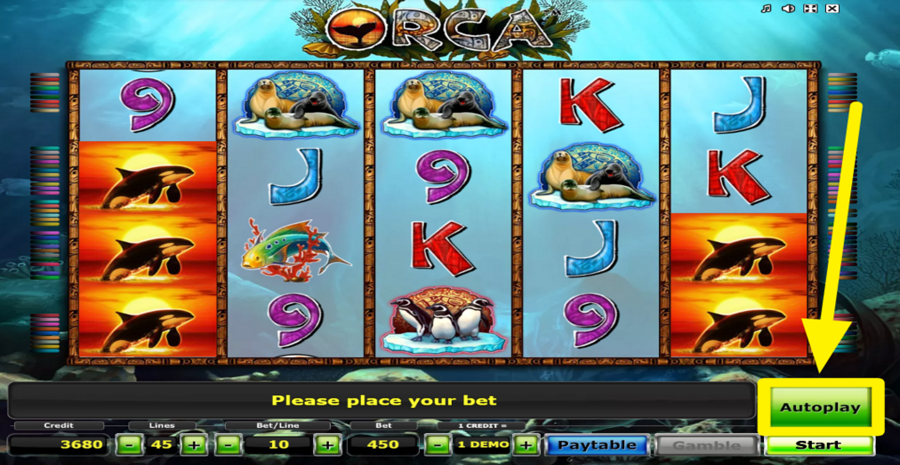Decrease the credit denomination value

[x=436, y=444]
